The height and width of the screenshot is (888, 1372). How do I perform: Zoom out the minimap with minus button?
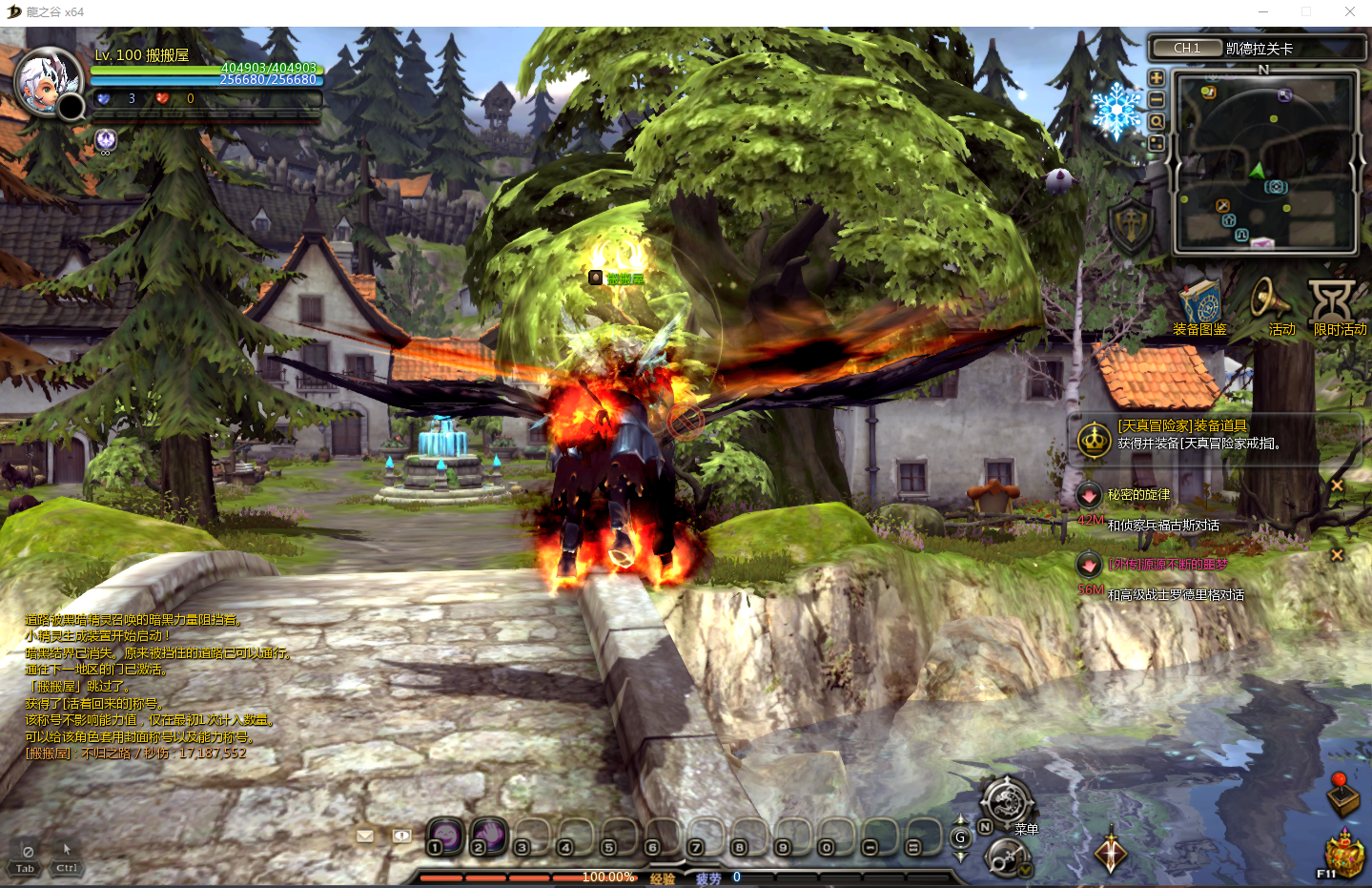click(x=1157, y=99)
